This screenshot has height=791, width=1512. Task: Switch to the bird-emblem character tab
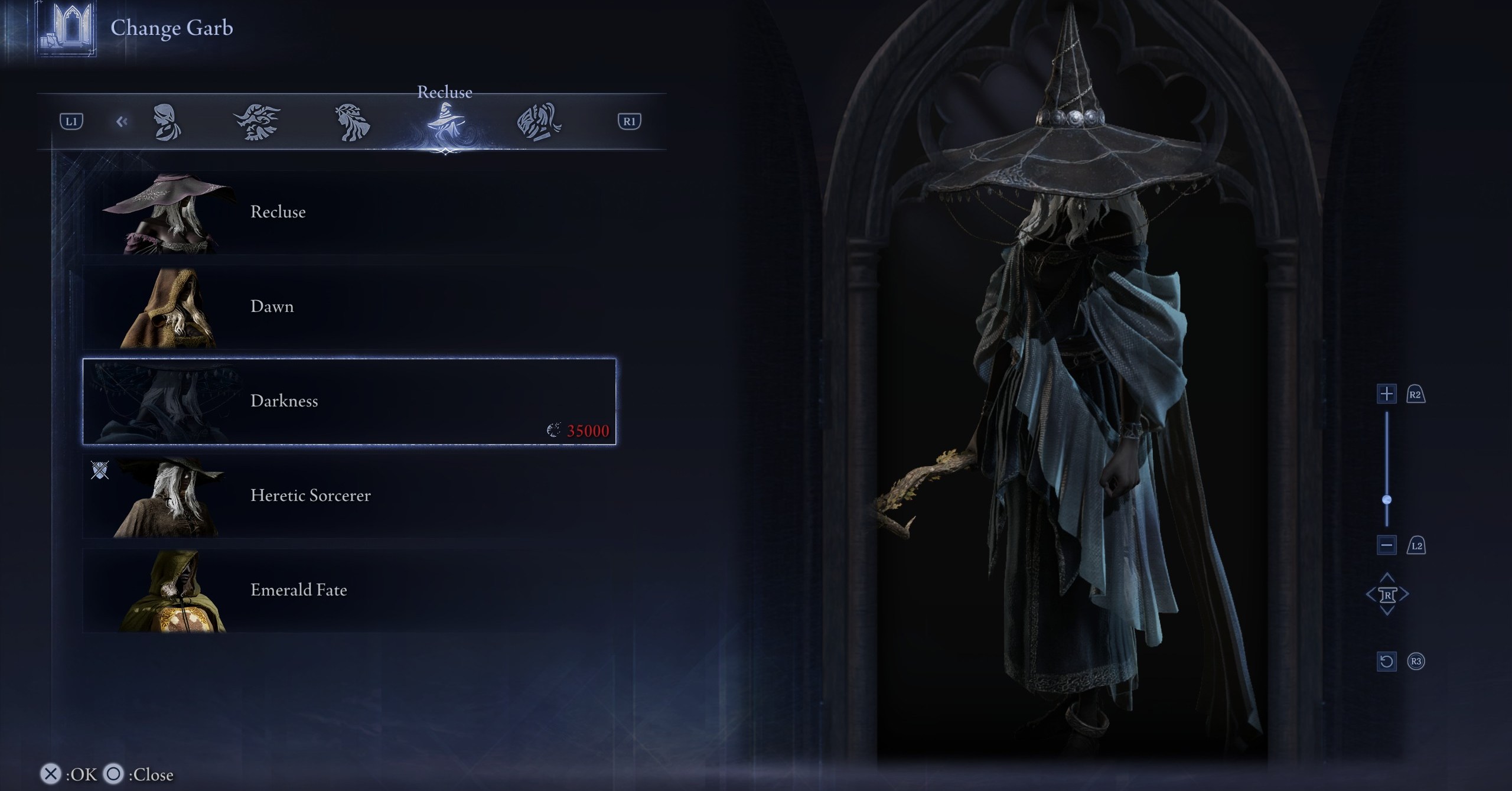(257, 122)
